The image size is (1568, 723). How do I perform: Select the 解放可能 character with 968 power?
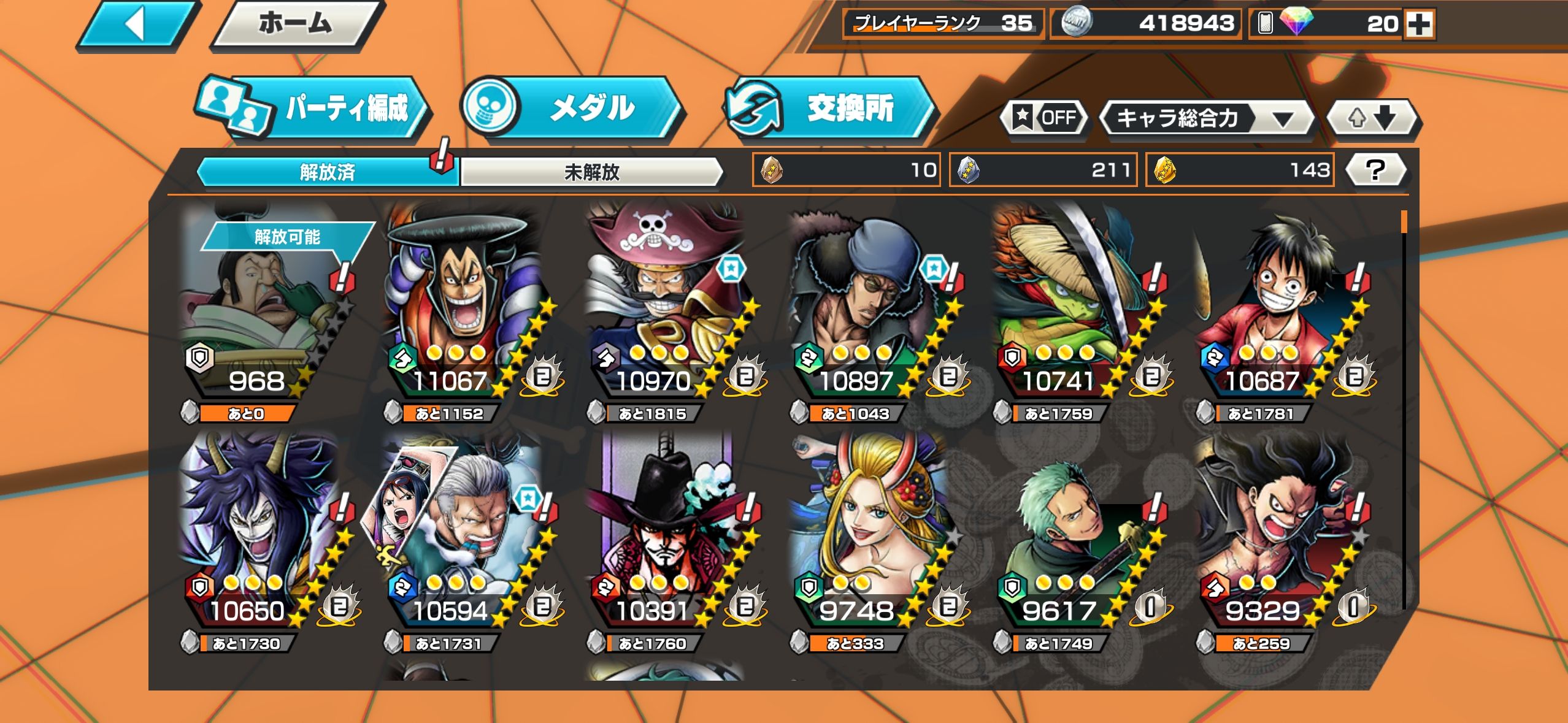pyautogui.click(x=264, y=313)
